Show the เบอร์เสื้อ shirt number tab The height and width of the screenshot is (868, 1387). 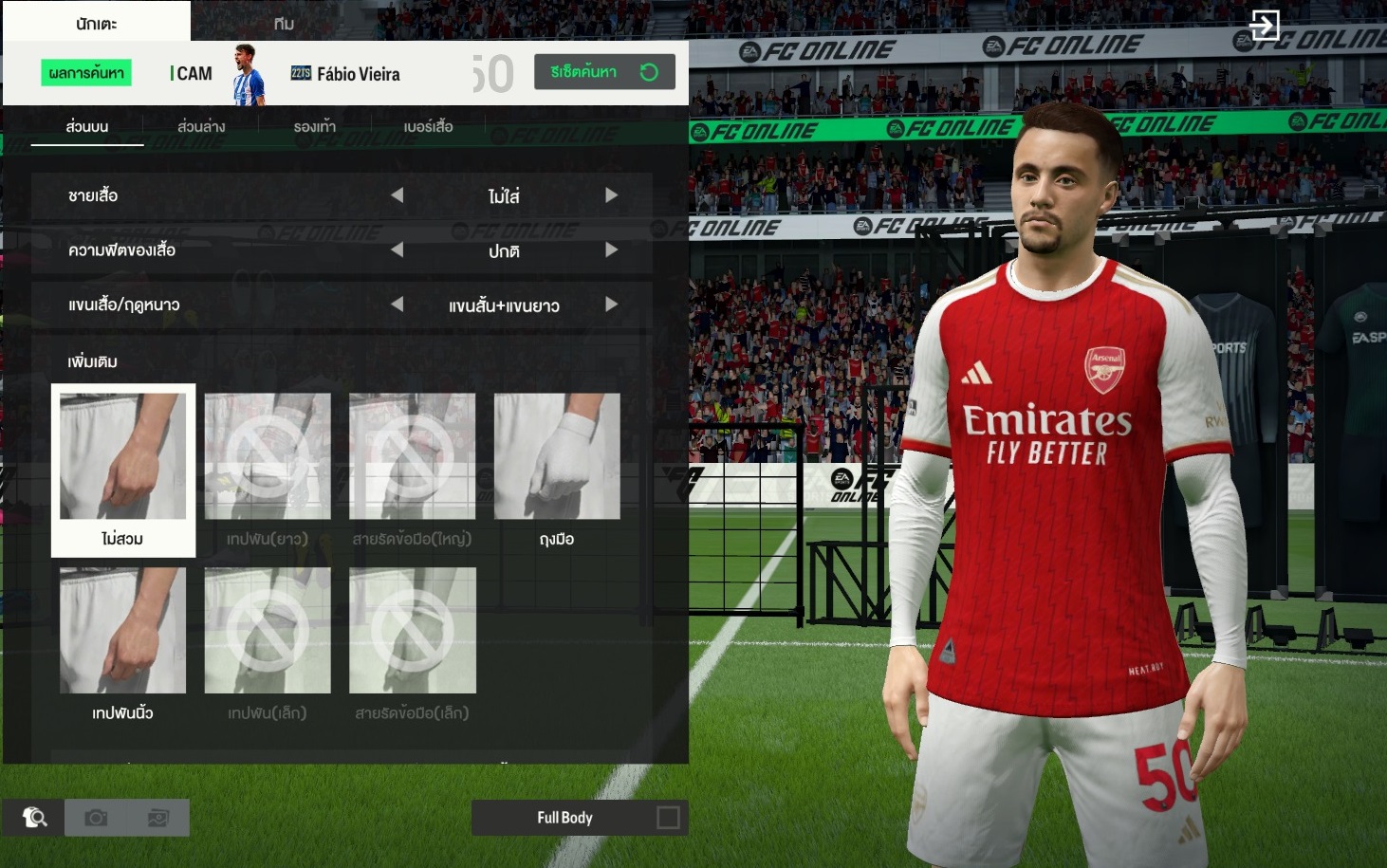(x=428, y=126)
